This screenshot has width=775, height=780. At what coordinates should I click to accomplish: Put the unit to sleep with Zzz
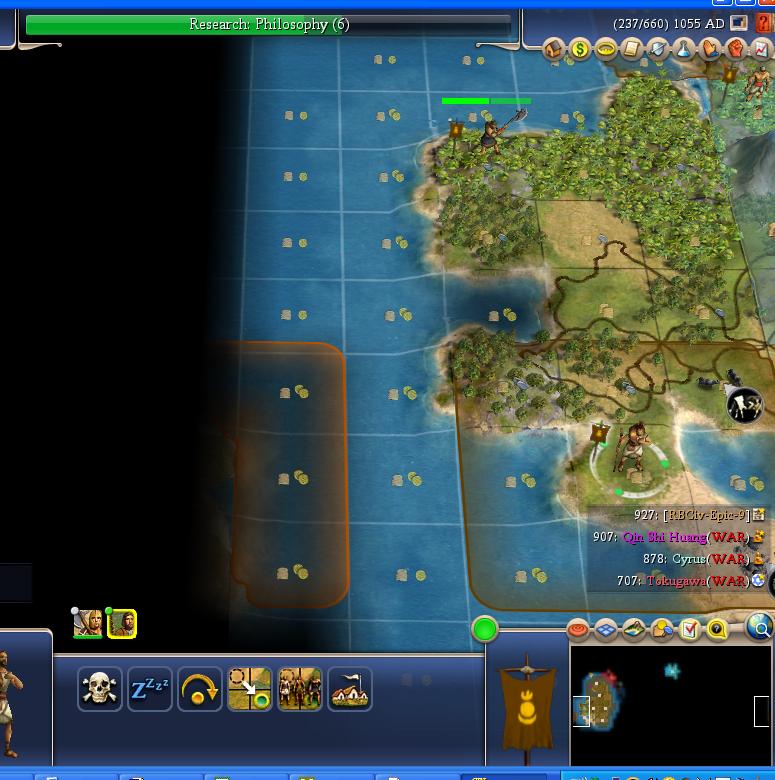coord(150,689)
